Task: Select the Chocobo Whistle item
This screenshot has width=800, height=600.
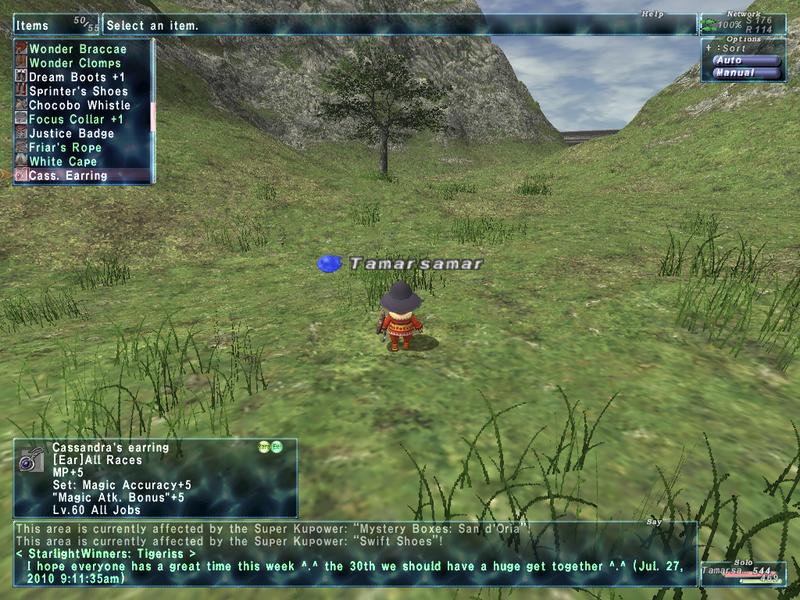Action: pyautogui.click(x=79, y=105)
